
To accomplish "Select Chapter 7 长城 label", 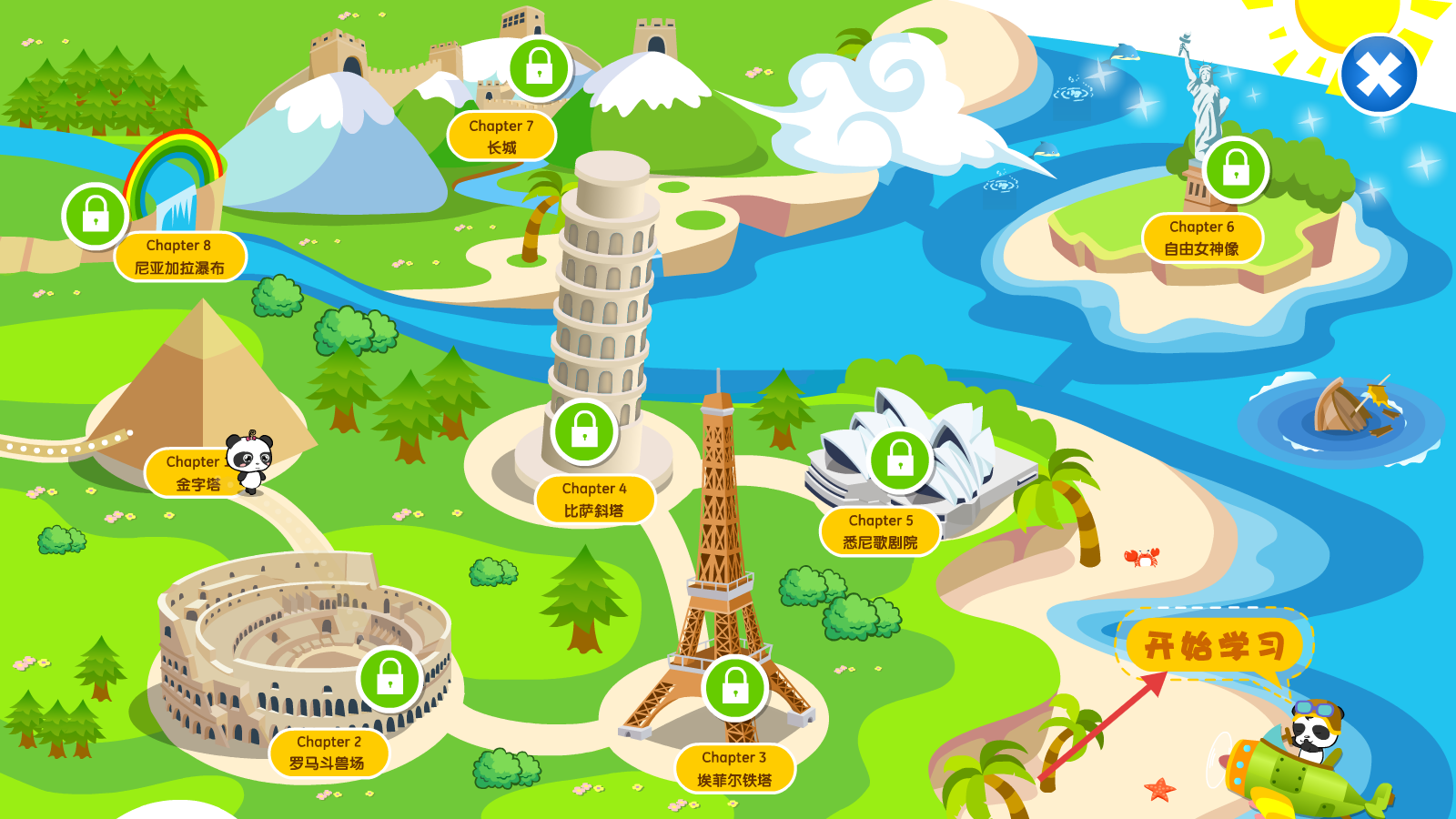I will pos(501,136).
